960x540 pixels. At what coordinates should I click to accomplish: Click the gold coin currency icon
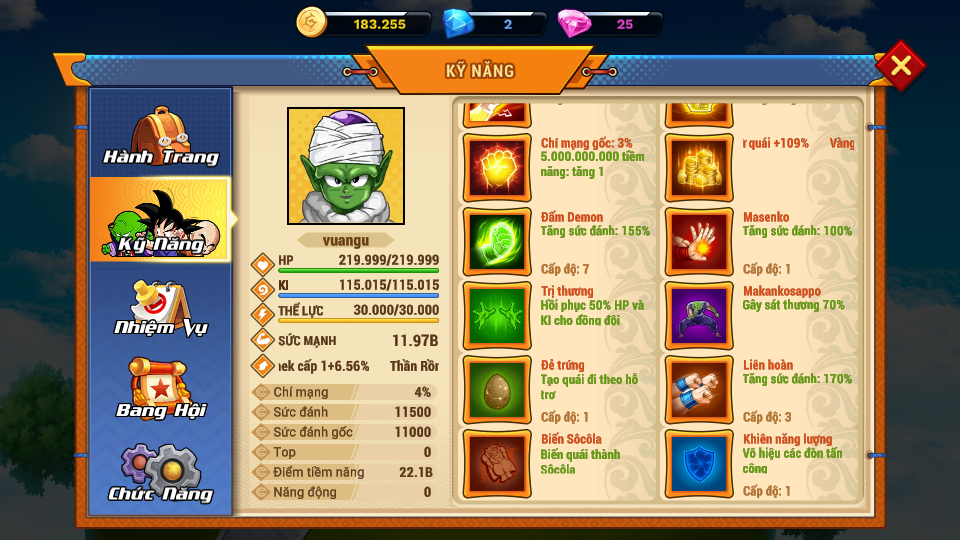312,23
